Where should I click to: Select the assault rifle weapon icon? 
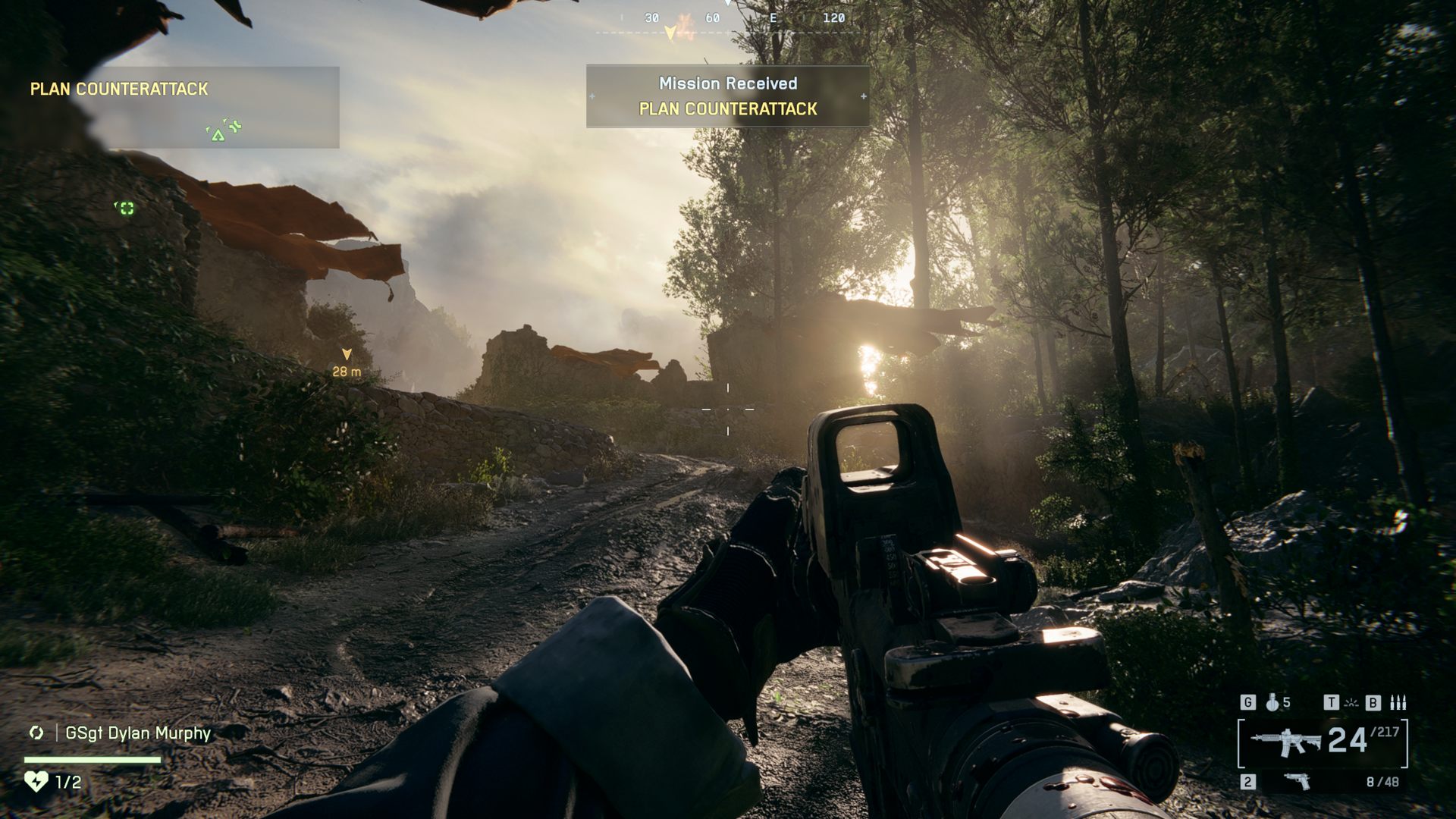(x=1285, y=742)
